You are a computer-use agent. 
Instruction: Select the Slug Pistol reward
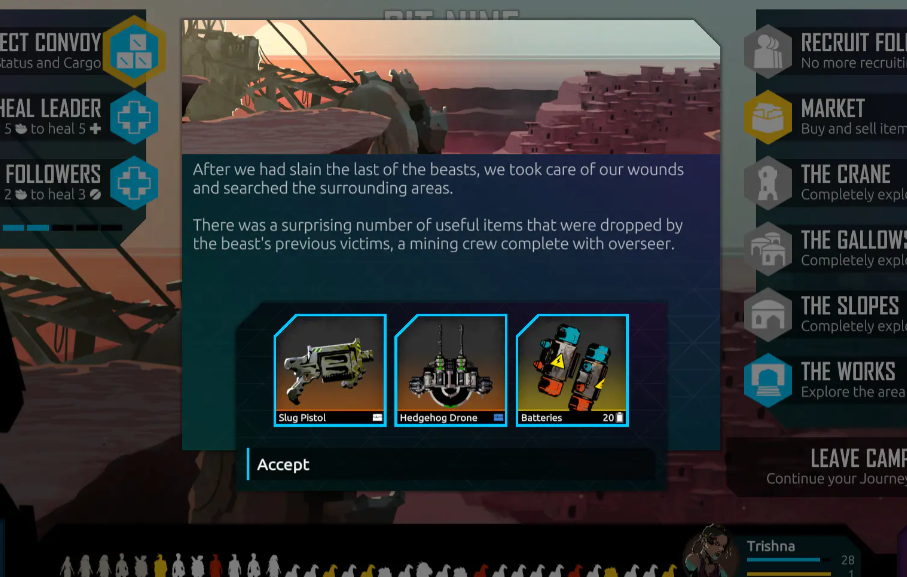tap(330, 370)
